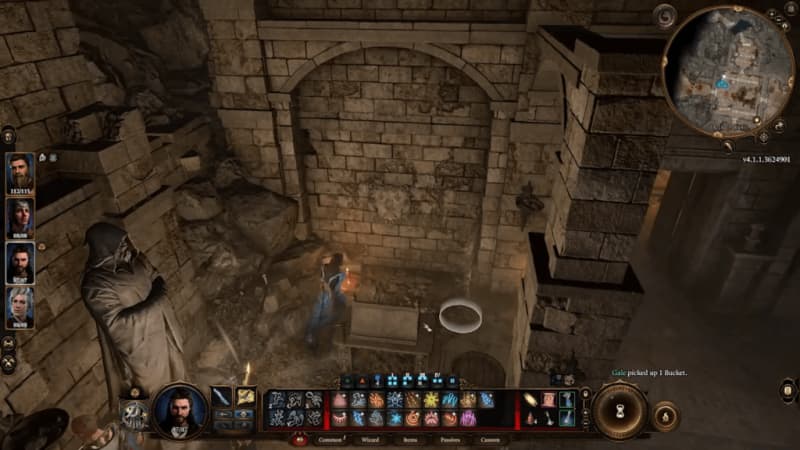Open the Items hotbar tab
This screenshot has width=800, height=450.
[x=410, y=439]
